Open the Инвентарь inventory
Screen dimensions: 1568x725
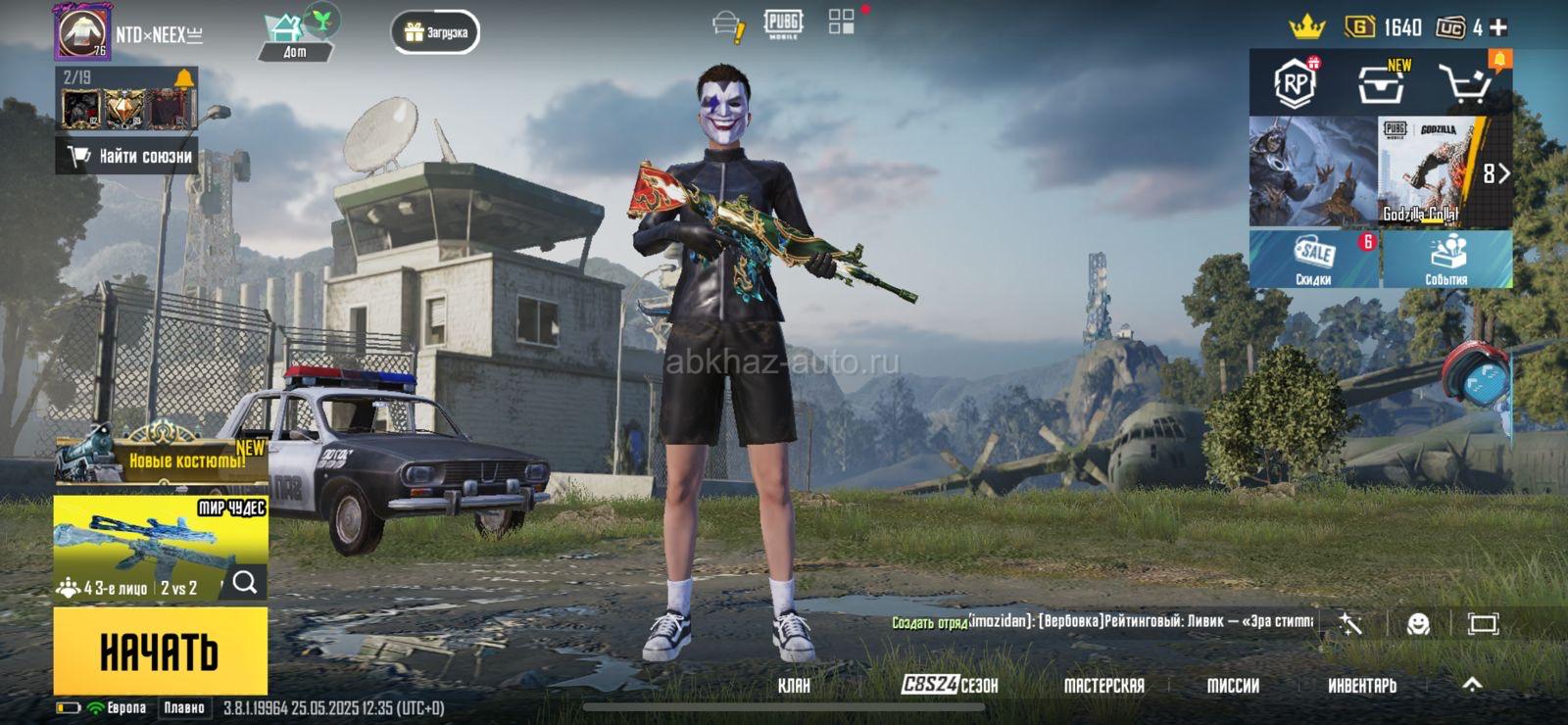(1361, 685)
